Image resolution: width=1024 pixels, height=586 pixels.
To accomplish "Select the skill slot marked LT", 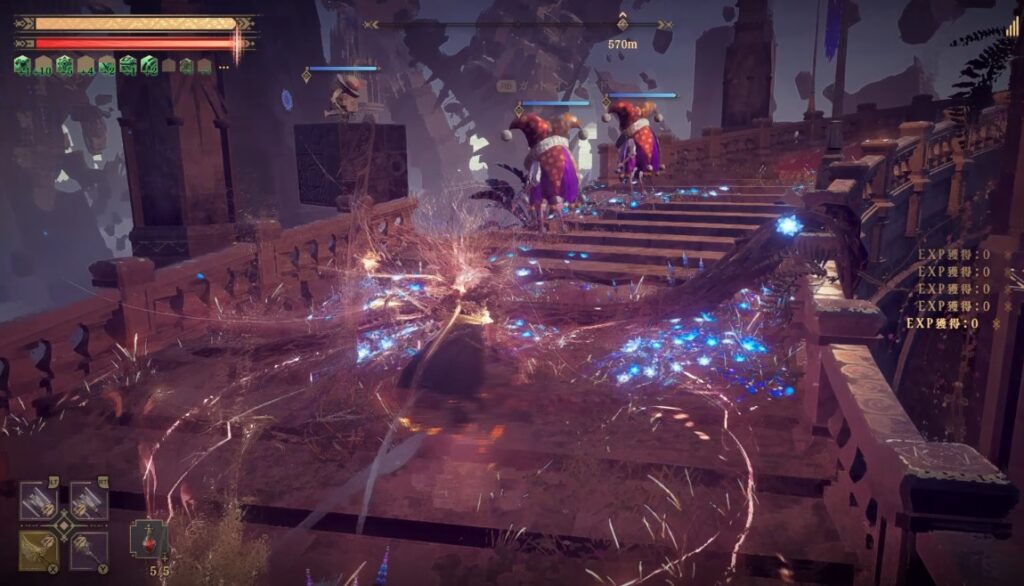I will click(x=39, y=500).
